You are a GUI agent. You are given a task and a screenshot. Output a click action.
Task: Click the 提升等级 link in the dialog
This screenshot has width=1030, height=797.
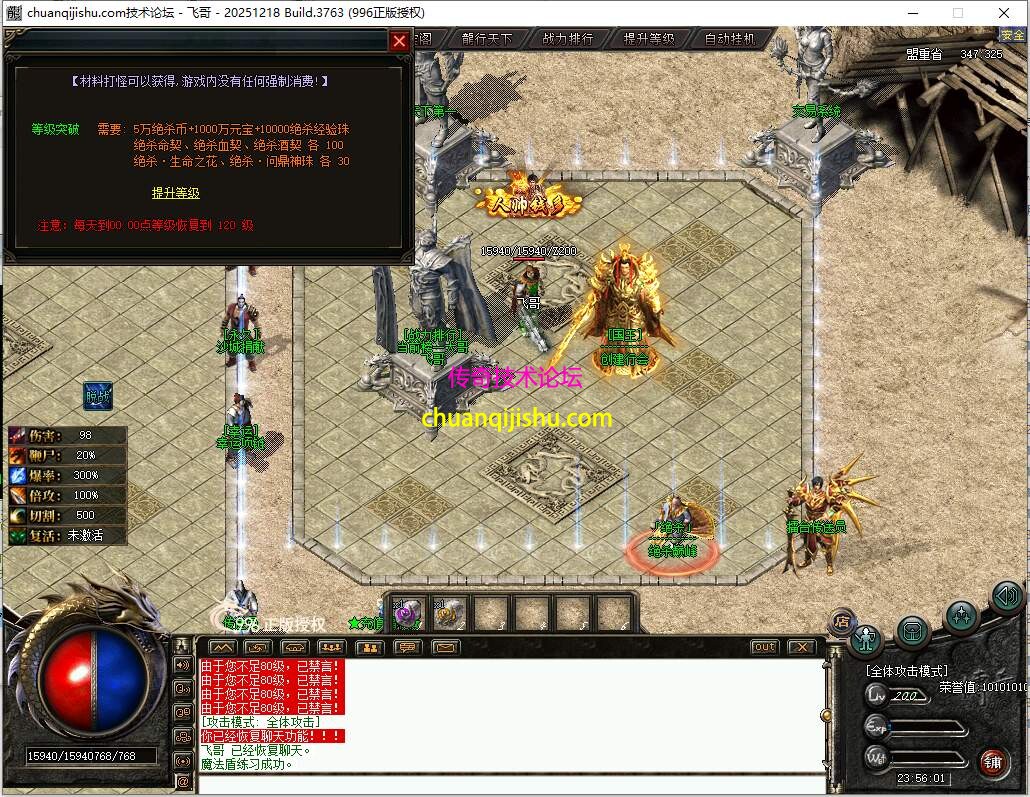176,193
